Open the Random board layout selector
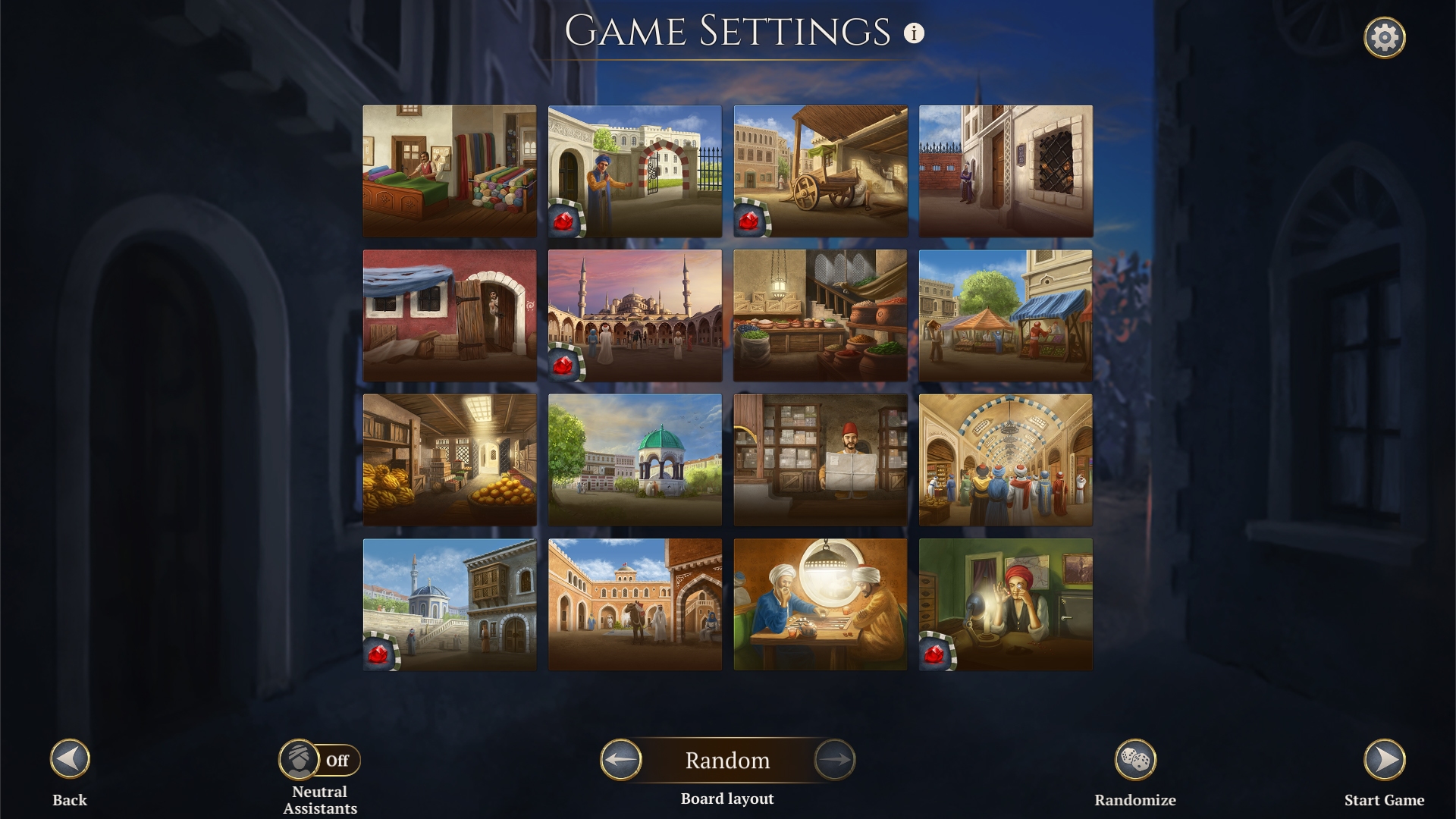Viewport: 1456px width, 819px height. 728,760
